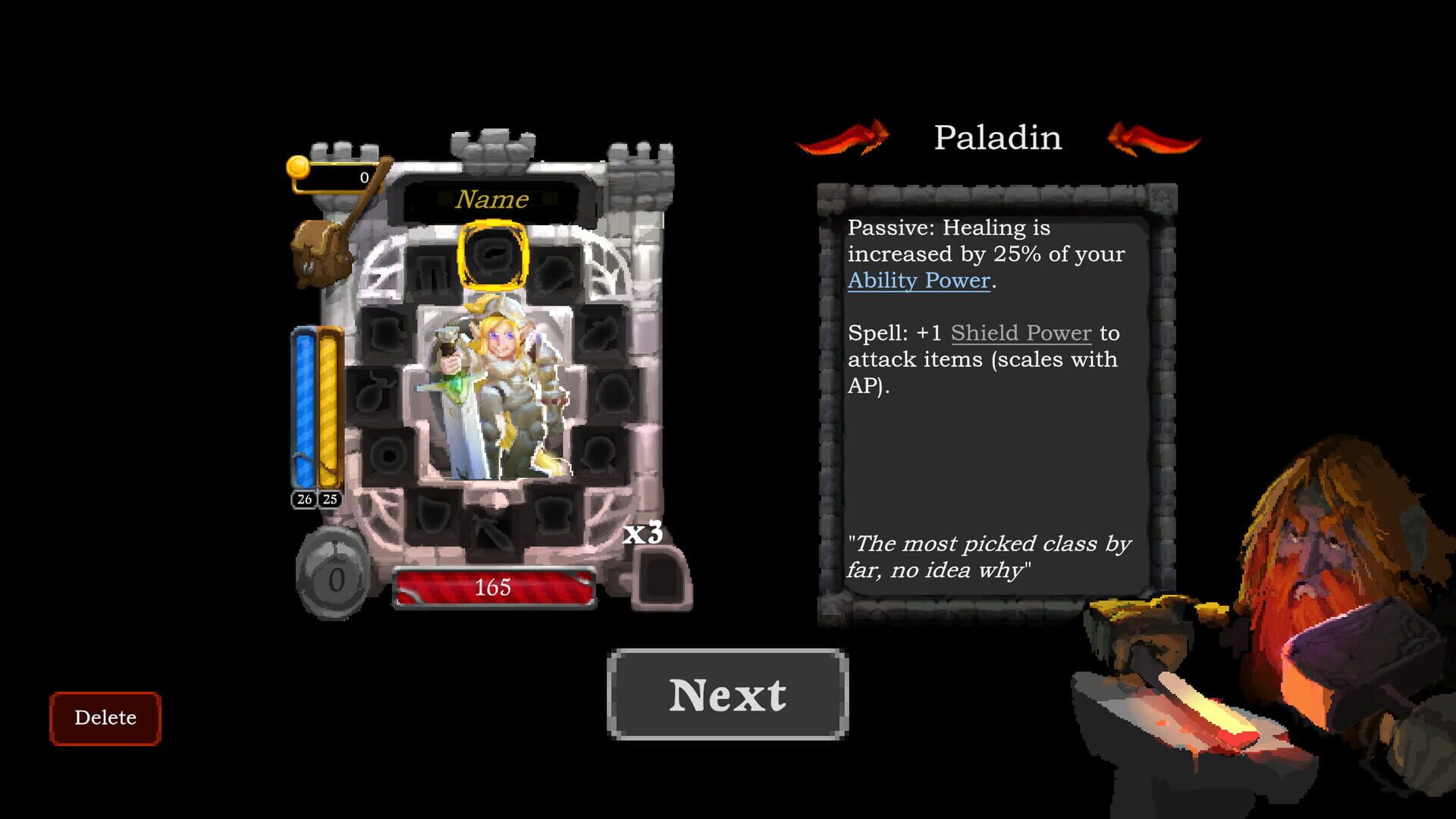
Task: Click the pillar equipment slot icon
Action: (x=432, y=265)
